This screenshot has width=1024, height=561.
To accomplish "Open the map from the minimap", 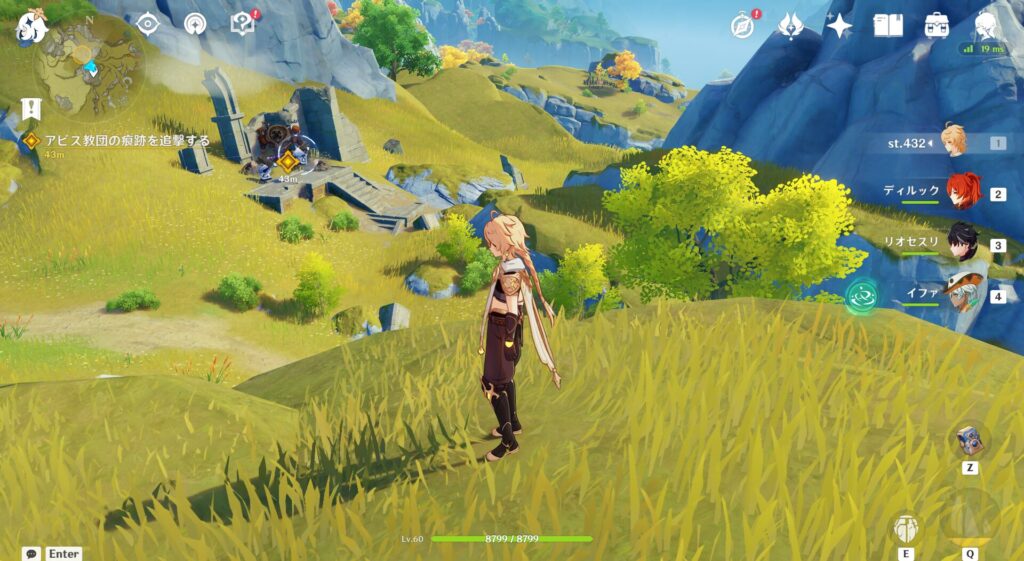I will [88, 68].
